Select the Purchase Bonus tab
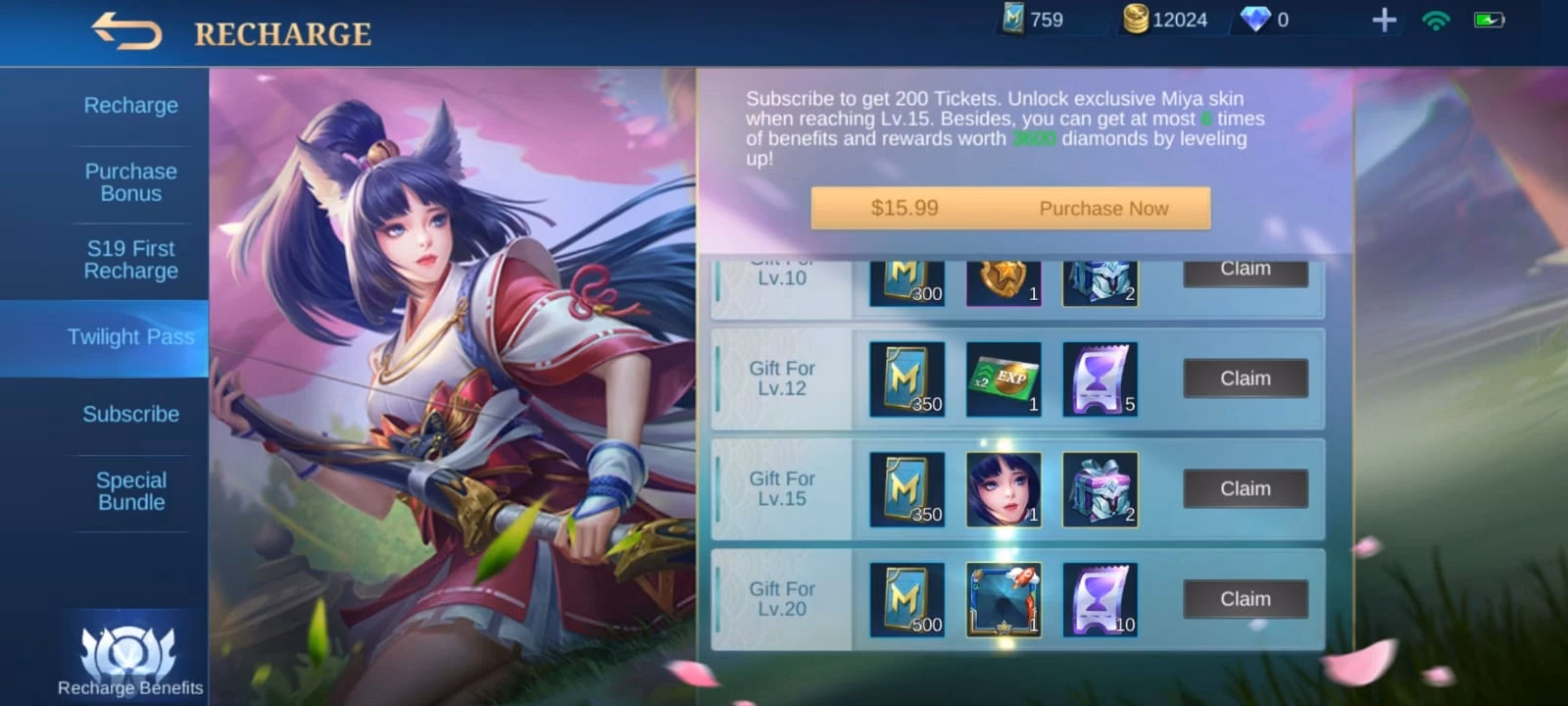This screenshot has width=1568, height=706. 130,182
